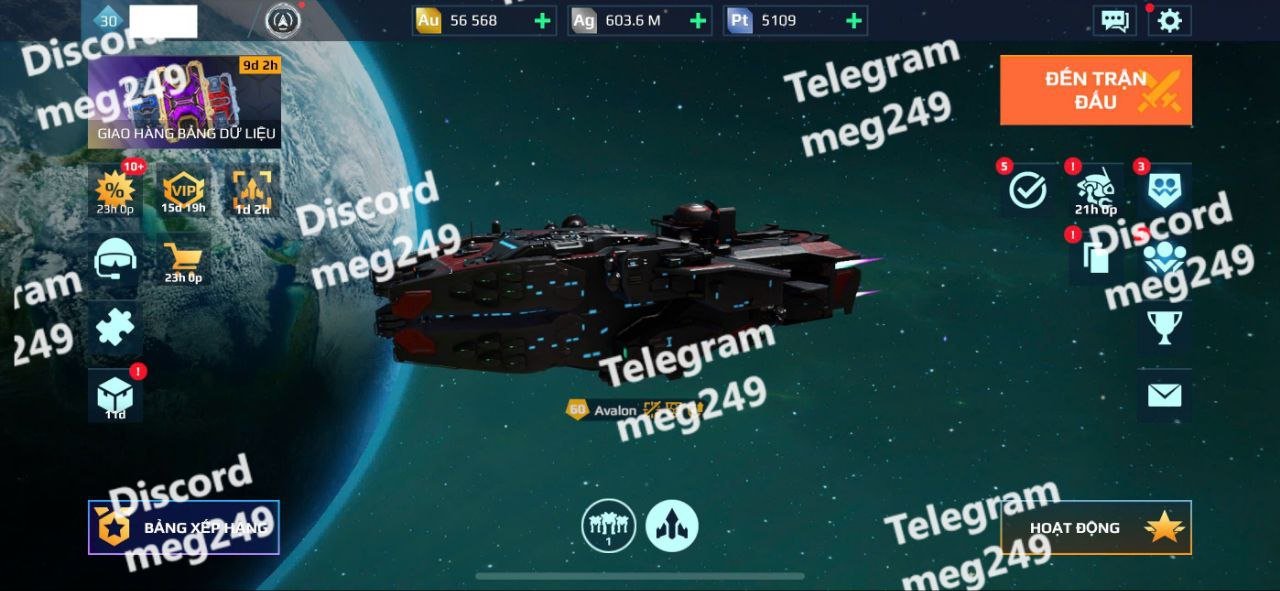The height and width of the screenshot is (591, 1280).
Task: Open the trophy achievements icon
Action: (x=1164, y=326)
